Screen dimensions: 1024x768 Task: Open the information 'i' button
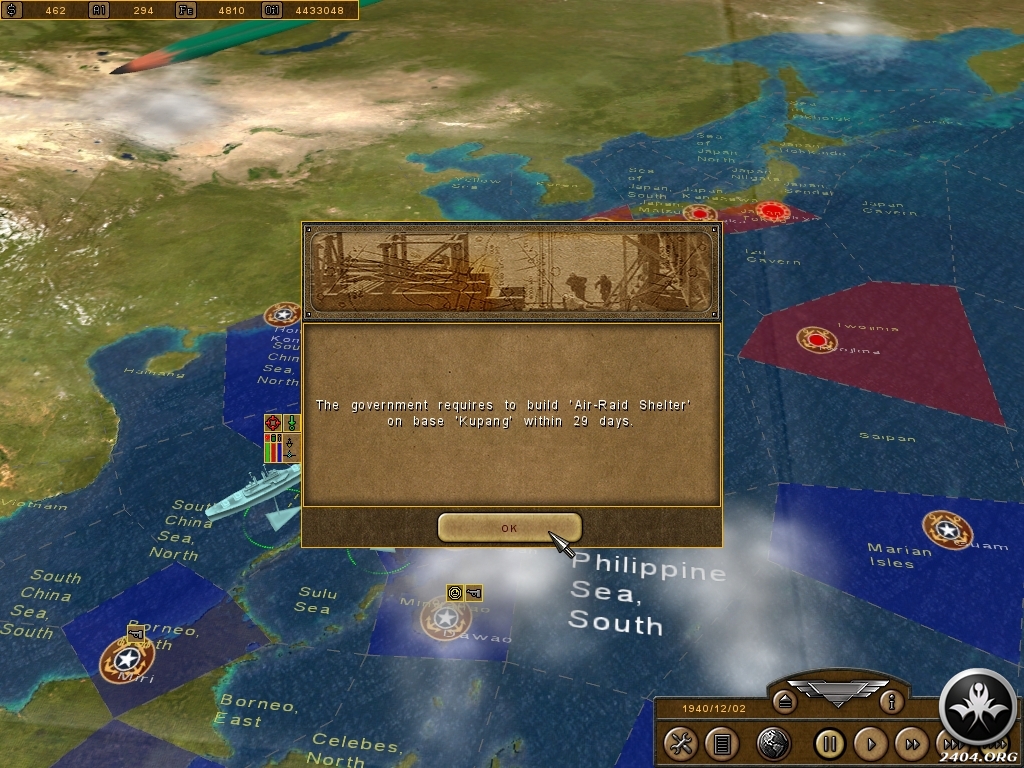click(891, 702)
